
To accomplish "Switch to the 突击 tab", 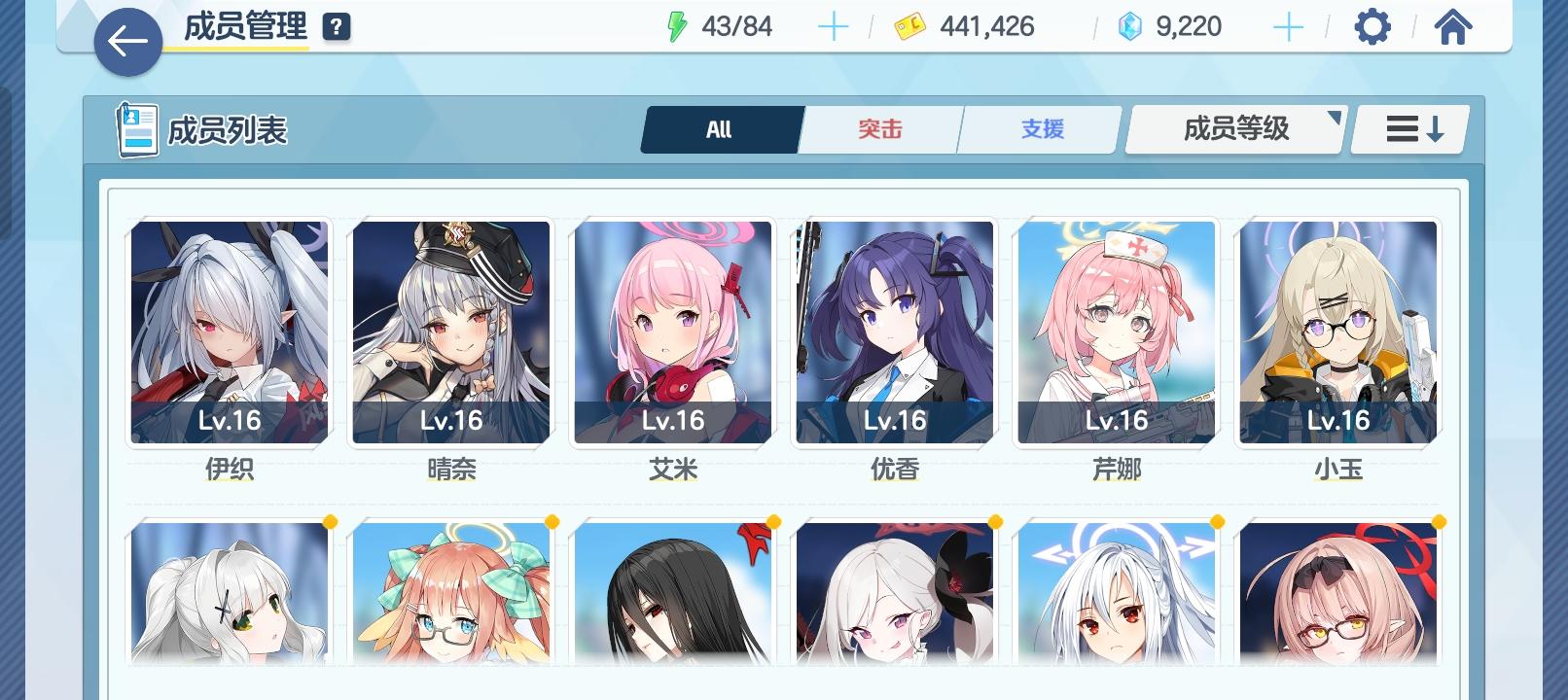I will 880,128.
